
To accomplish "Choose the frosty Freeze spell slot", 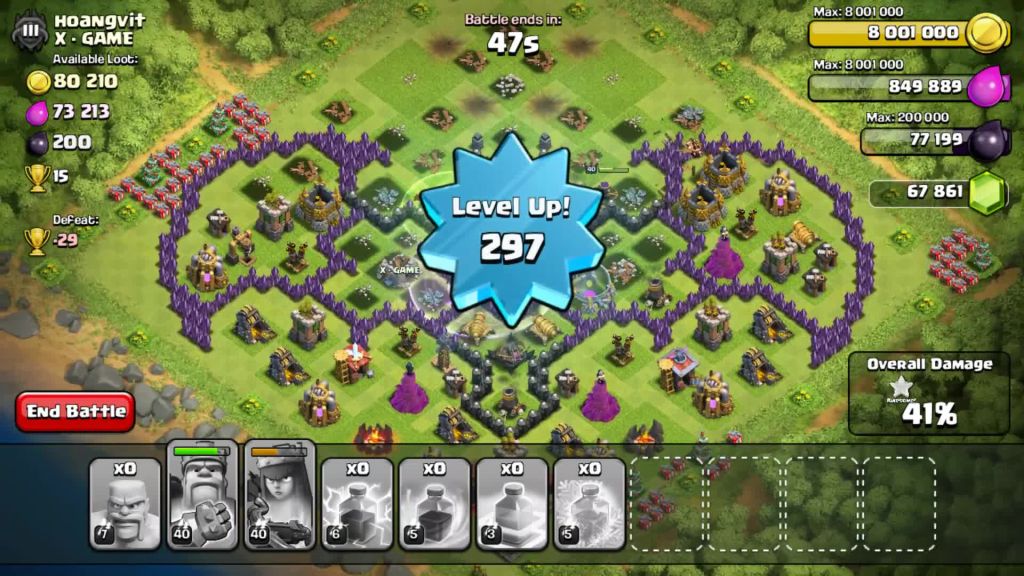I will [x=589, y=504].
